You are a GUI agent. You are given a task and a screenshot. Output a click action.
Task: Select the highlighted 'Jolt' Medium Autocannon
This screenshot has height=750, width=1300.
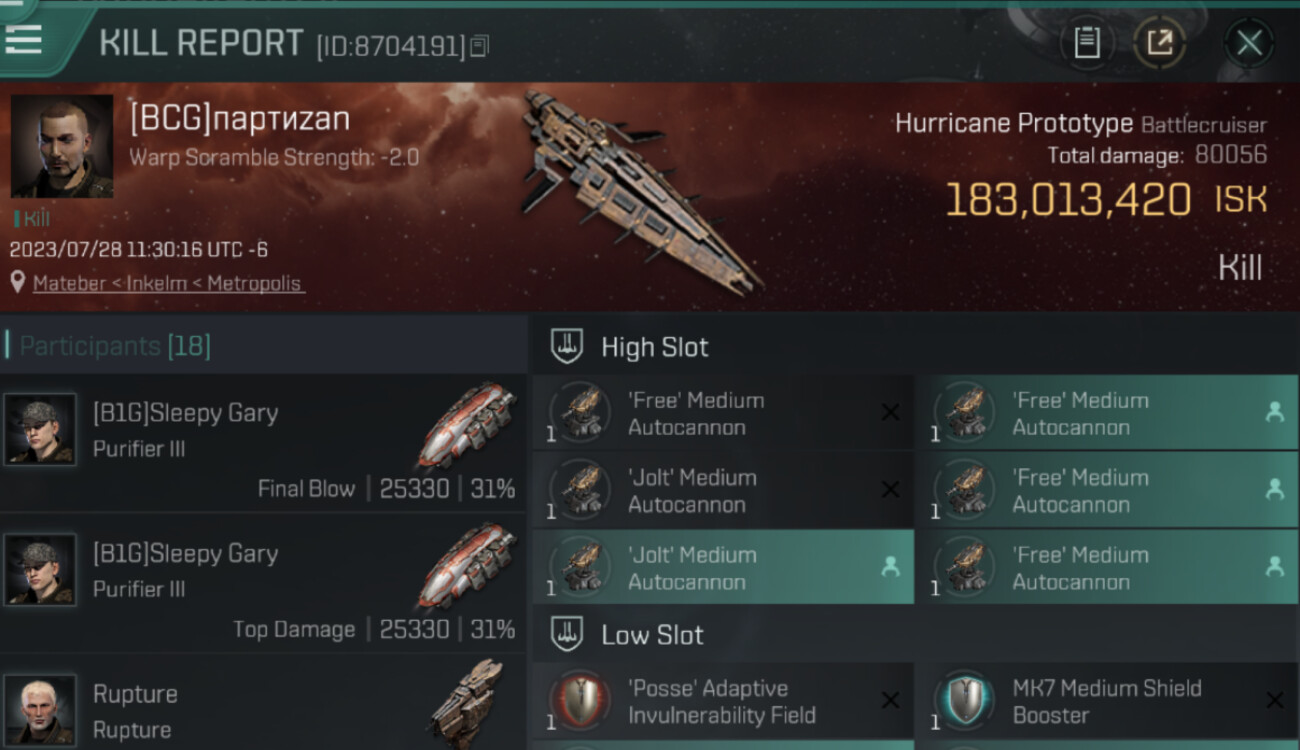coord(722,568)
